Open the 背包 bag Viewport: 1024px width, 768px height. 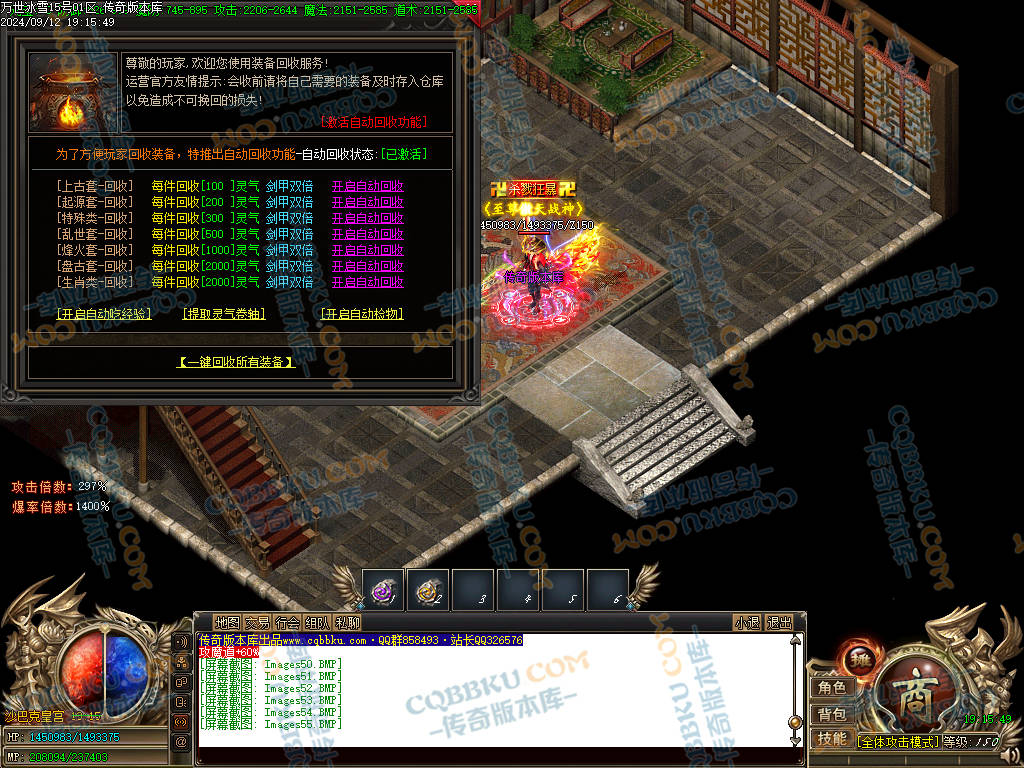(832, 714)
